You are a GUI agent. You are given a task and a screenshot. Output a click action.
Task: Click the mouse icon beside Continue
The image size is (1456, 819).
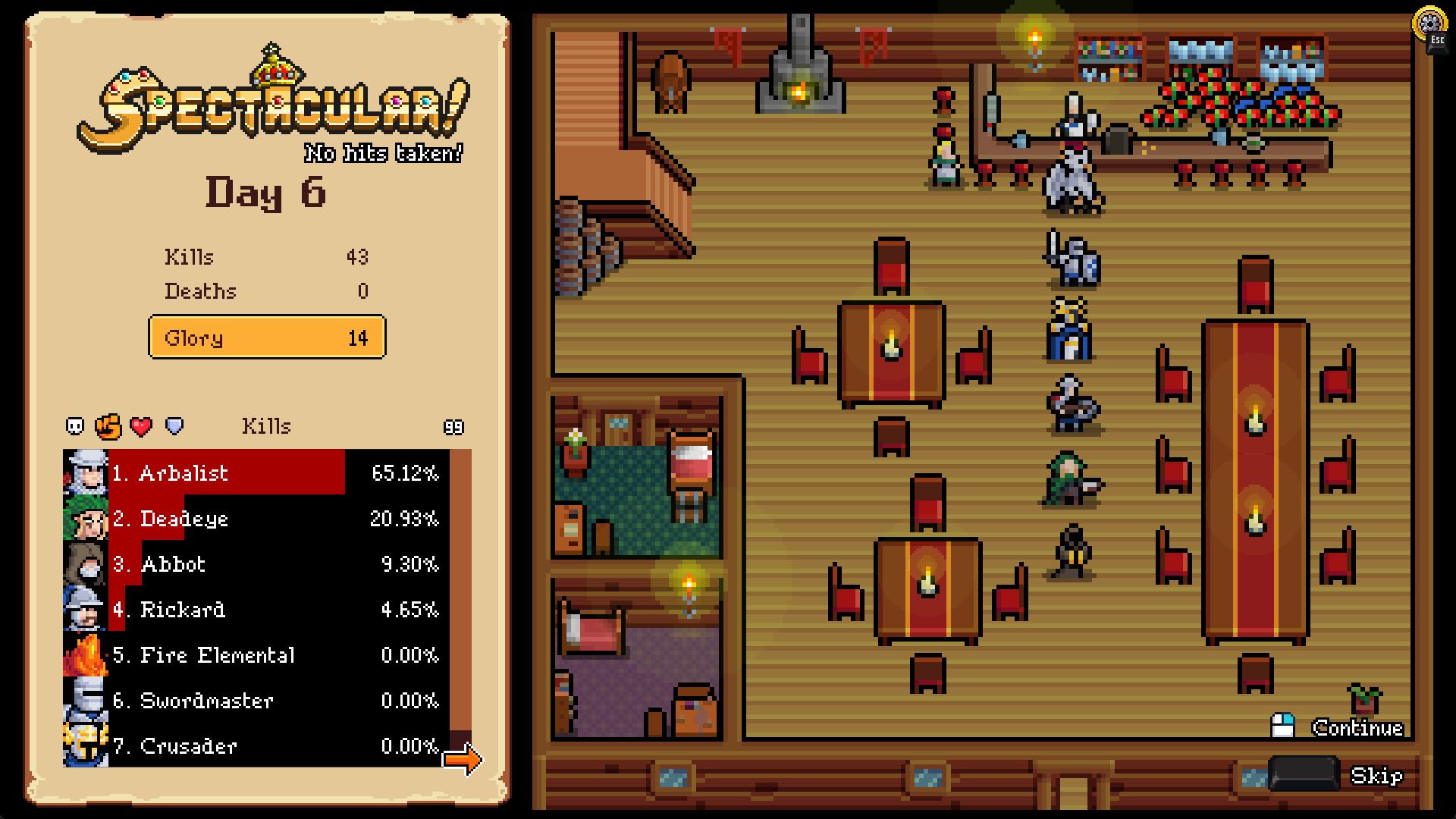coord(1285,726)
